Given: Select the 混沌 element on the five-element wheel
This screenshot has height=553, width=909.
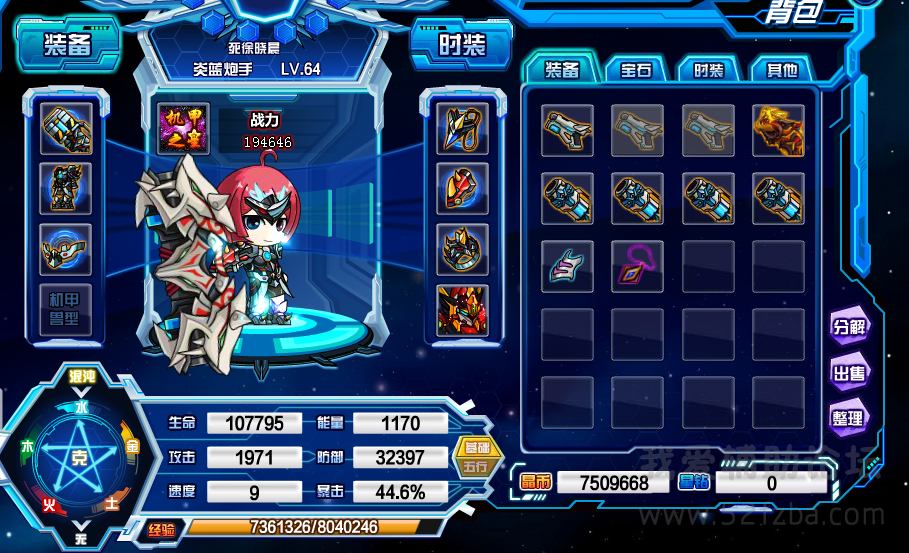Looking at the screenshot, I should coord(81,377).
